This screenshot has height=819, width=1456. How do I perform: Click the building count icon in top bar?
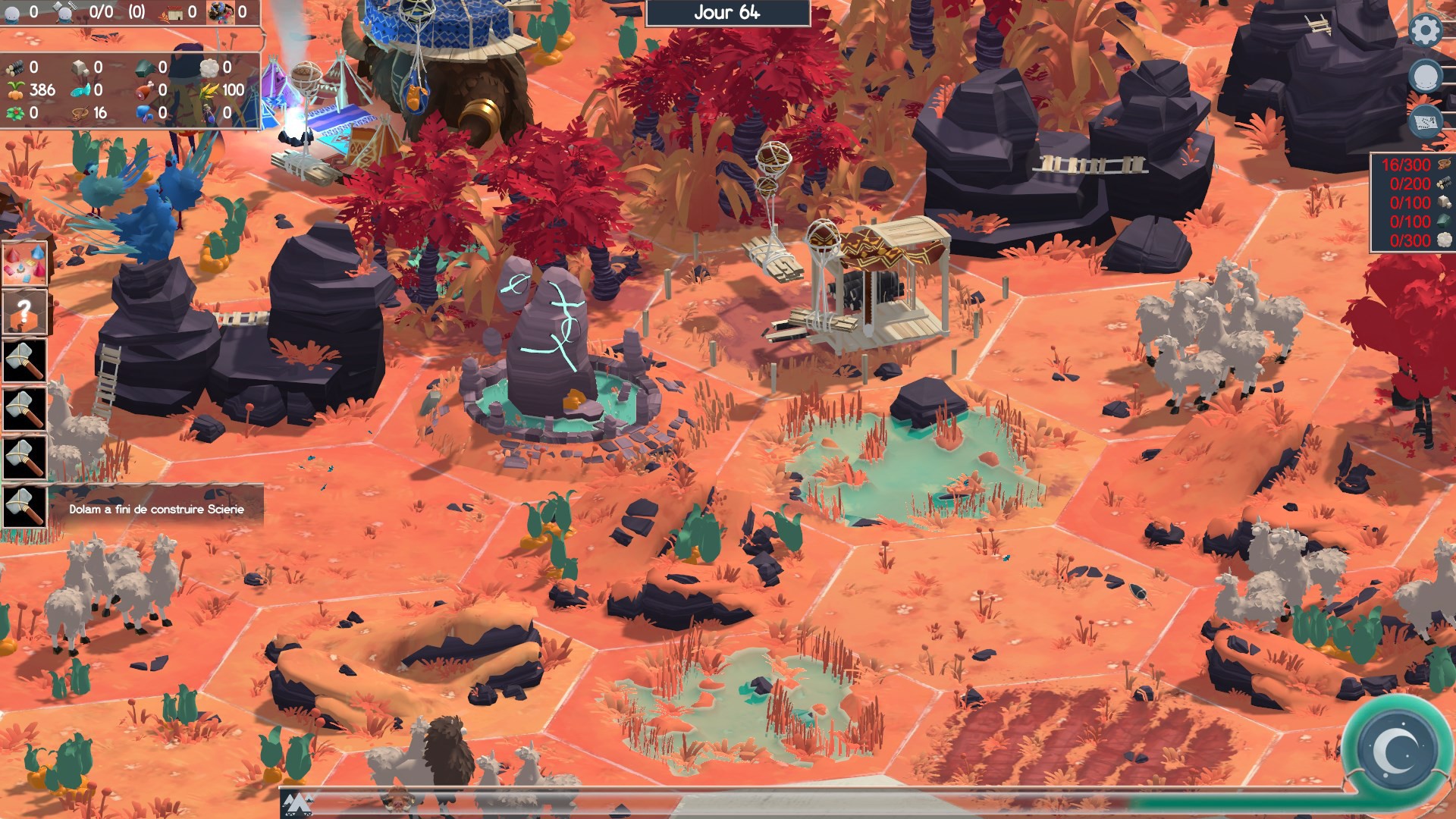171,11
